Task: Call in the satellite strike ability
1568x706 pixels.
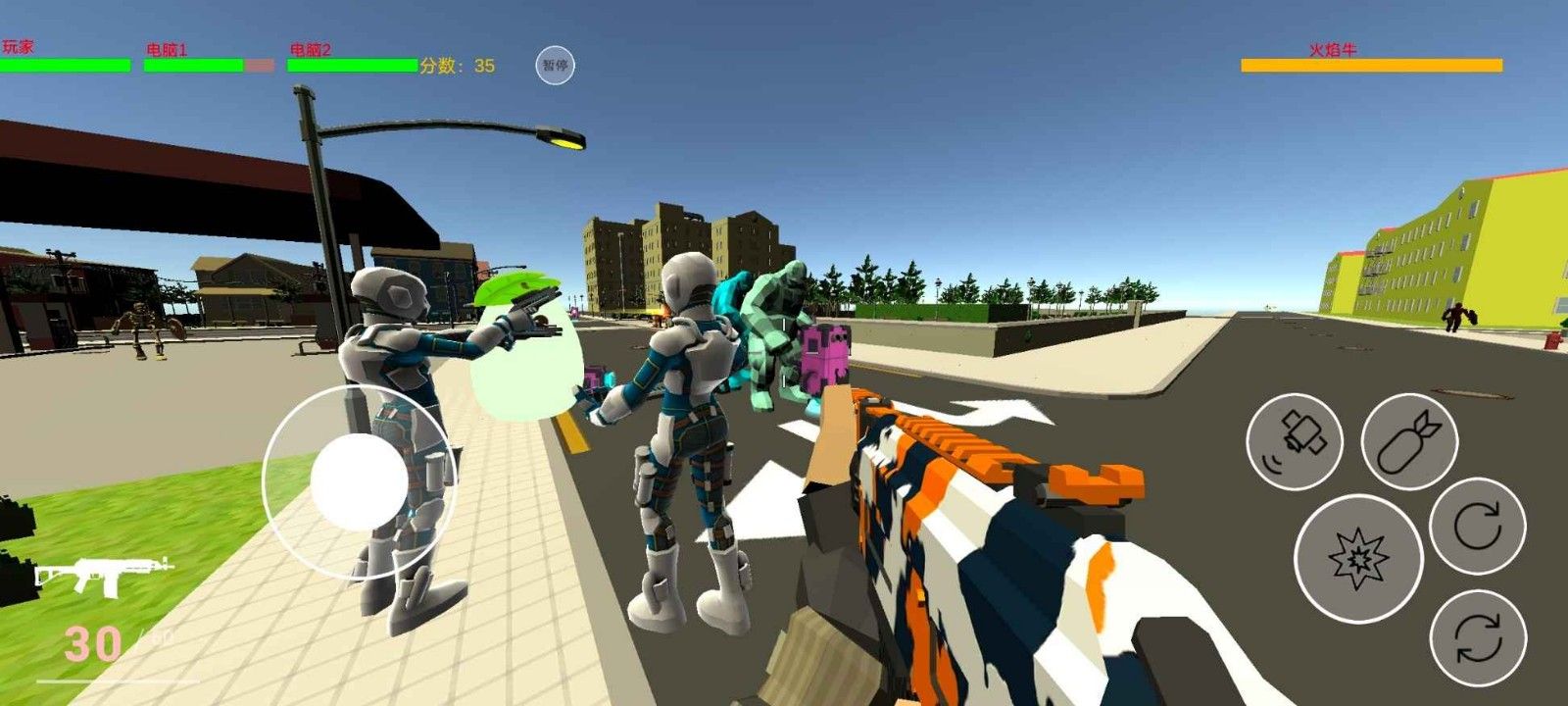Action: (x=1294, y=441)
